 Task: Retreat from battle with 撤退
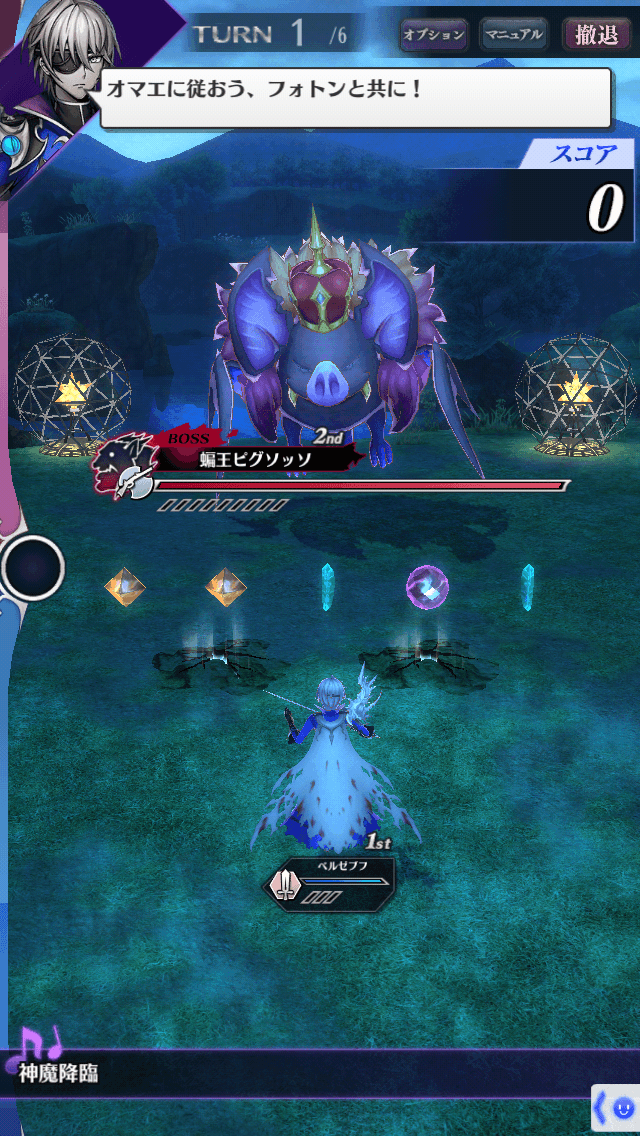click(597, 35)
